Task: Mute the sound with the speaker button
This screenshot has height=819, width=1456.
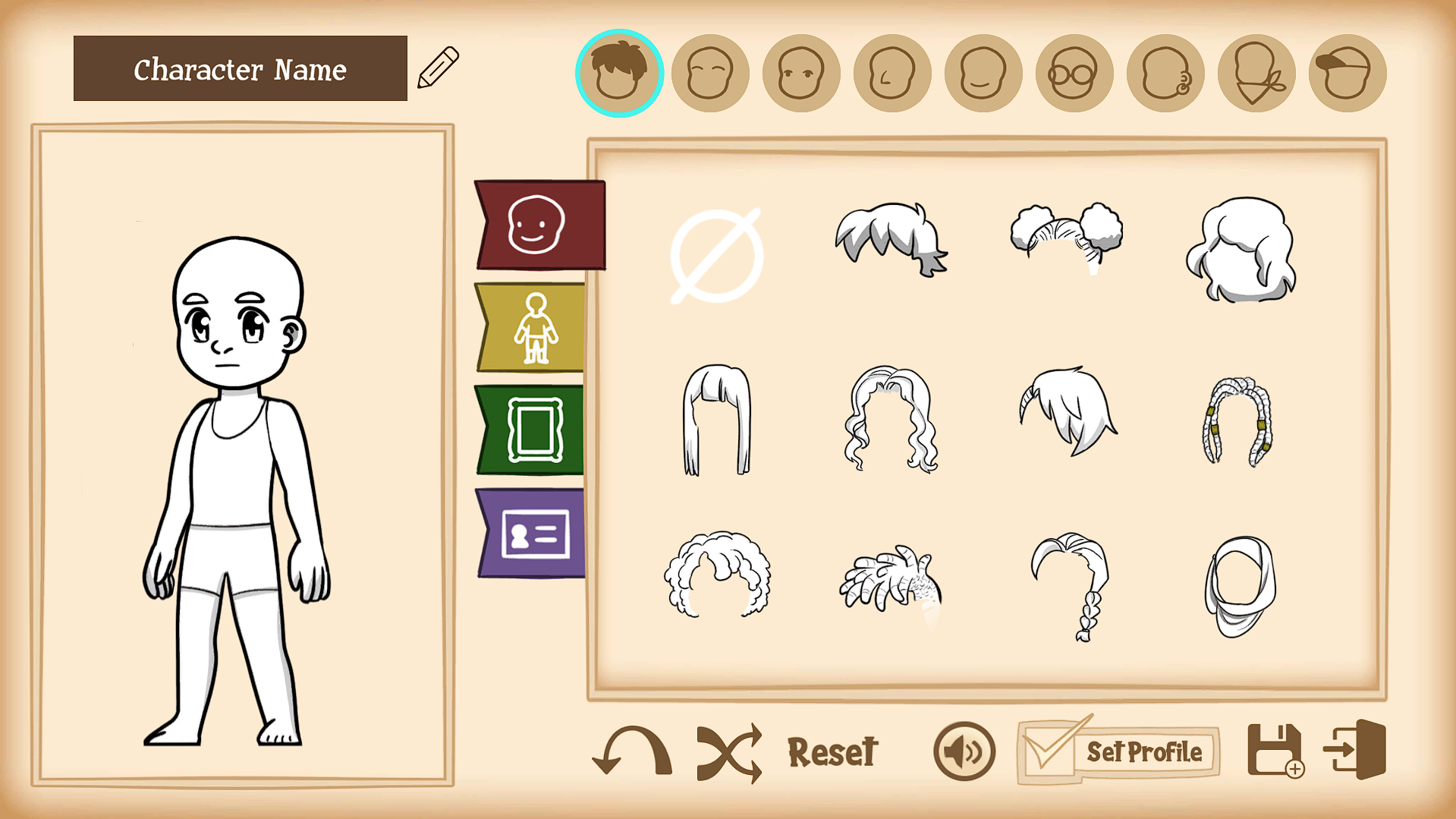Action: click(x=964, y=751)
